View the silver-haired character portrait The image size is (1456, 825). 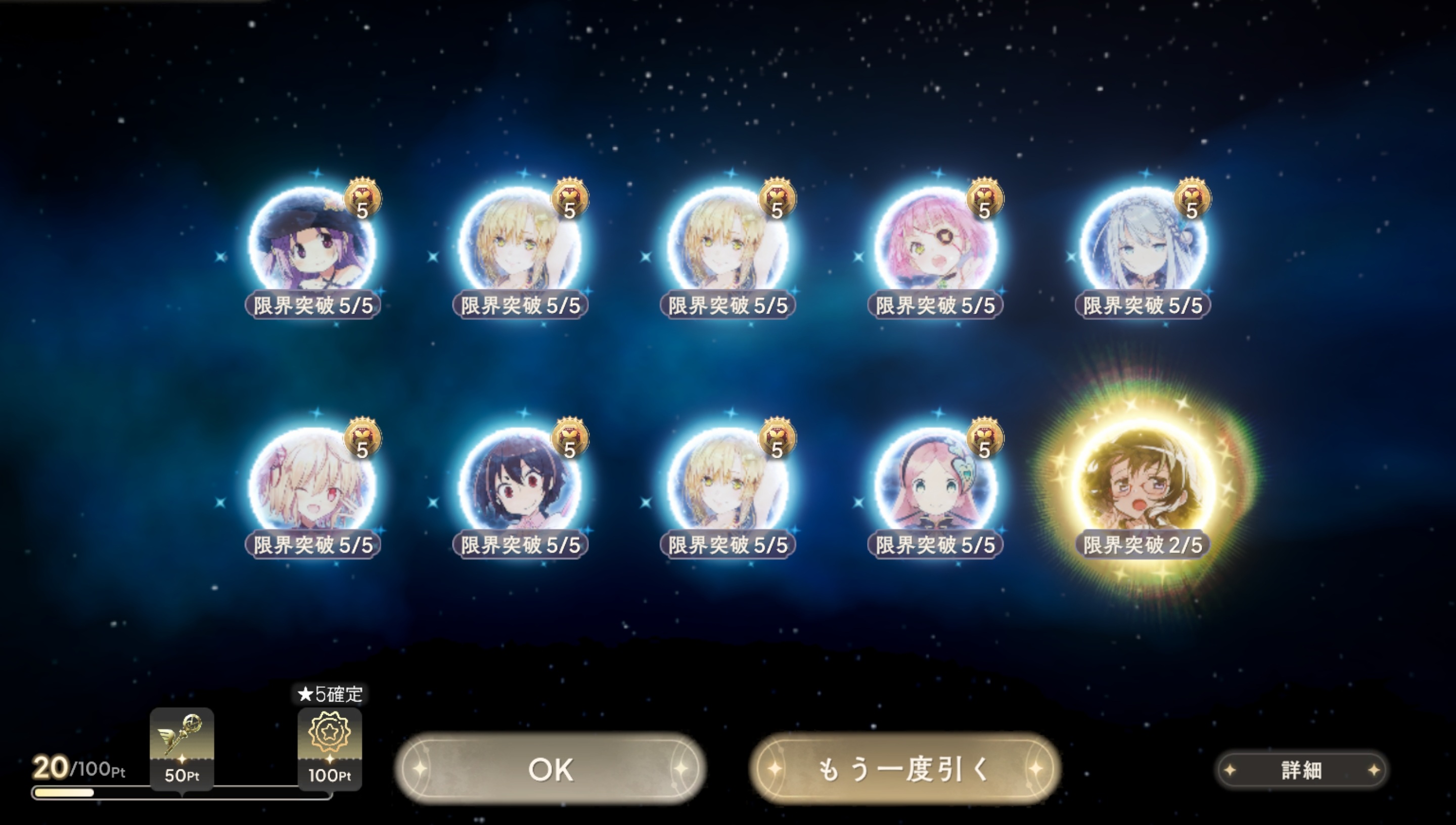tap(1143, 244)
